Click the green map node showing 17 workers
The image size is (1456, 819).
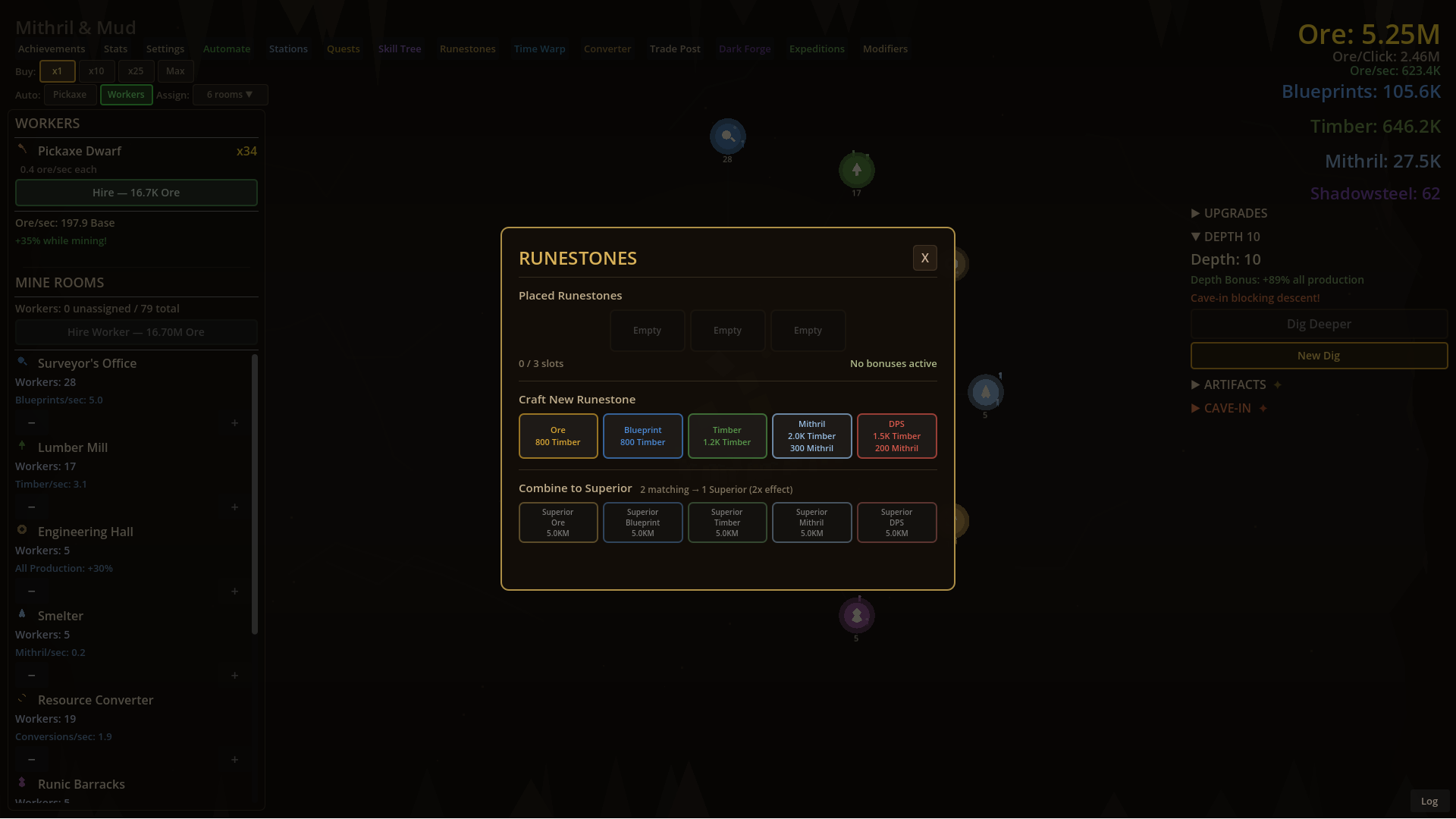[x=856, y=169]
